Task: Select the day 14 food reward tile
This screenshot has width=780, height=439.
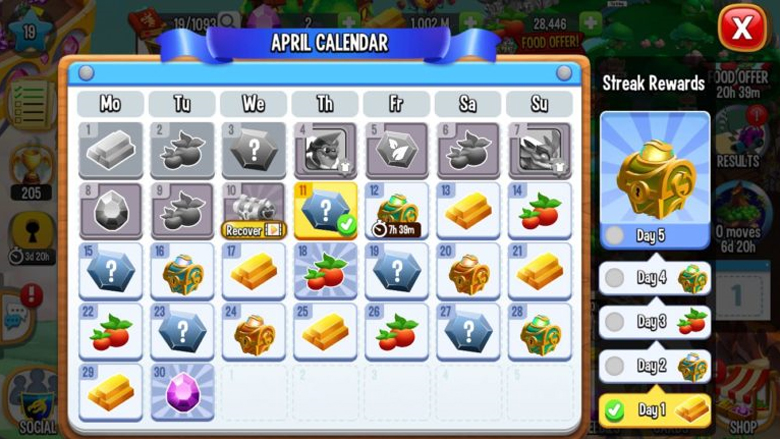Action: (x=539, y=210)
